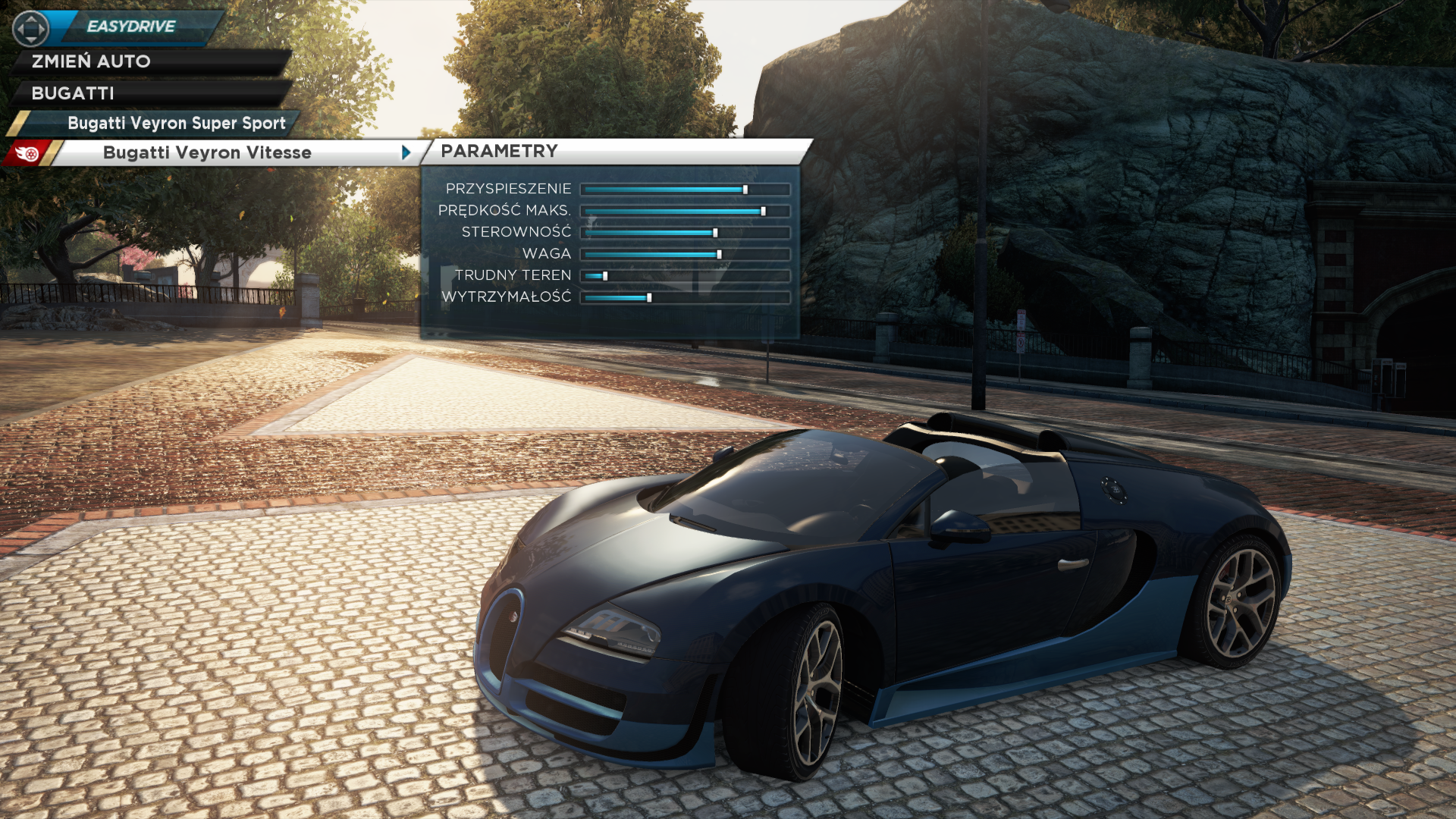Click the arrow beside Veyron Vitesse
The width and height of the screenshot is (1456, 819).
[x=406, y=152]
